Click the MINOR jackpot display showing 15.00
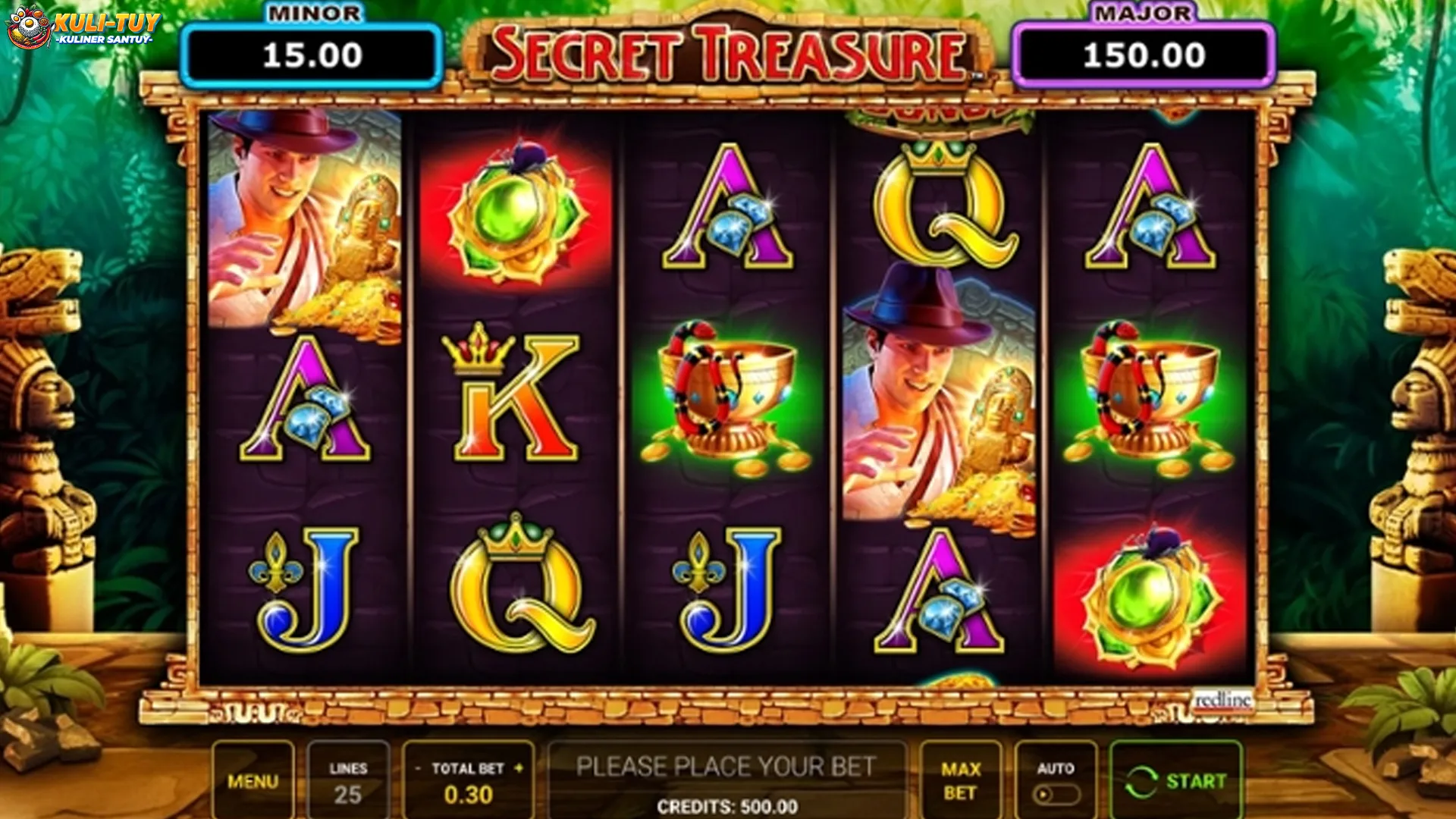Screen dimensions: 1456x819 tap(315, 53)
